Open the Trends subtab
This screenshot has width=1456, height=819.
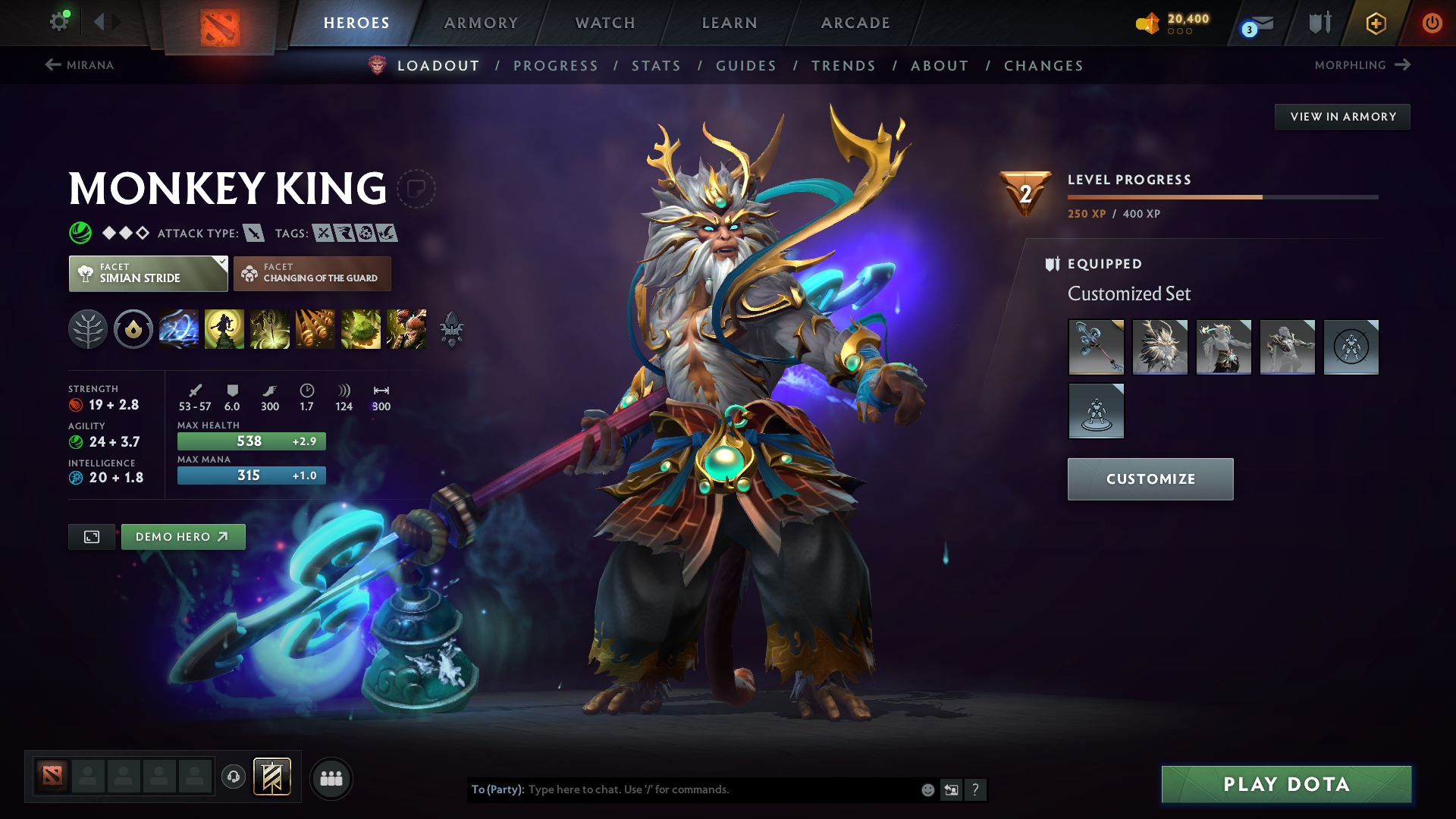(x=843, y=66)
